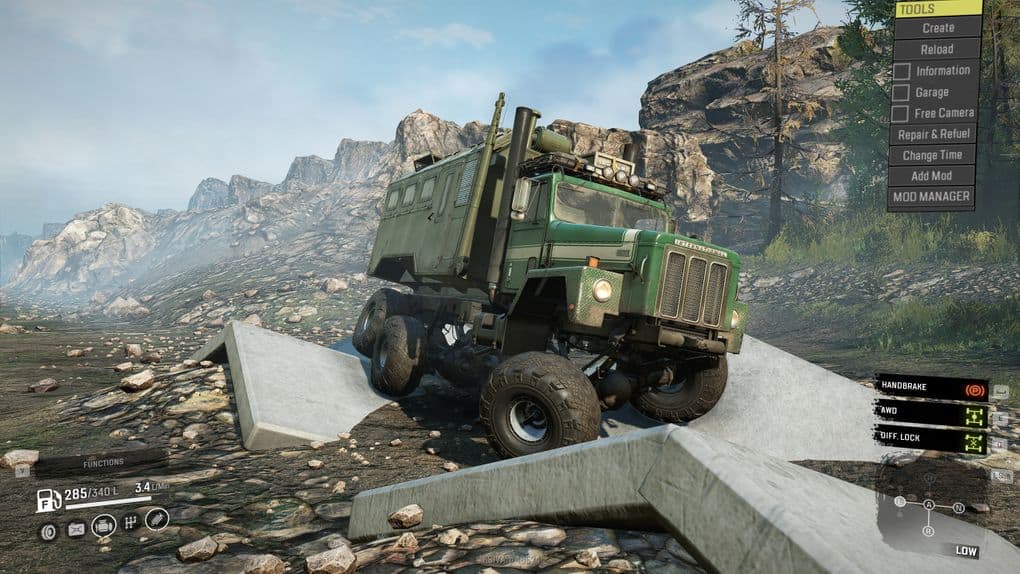Enable the Garage checkbox

click(901, 92)
